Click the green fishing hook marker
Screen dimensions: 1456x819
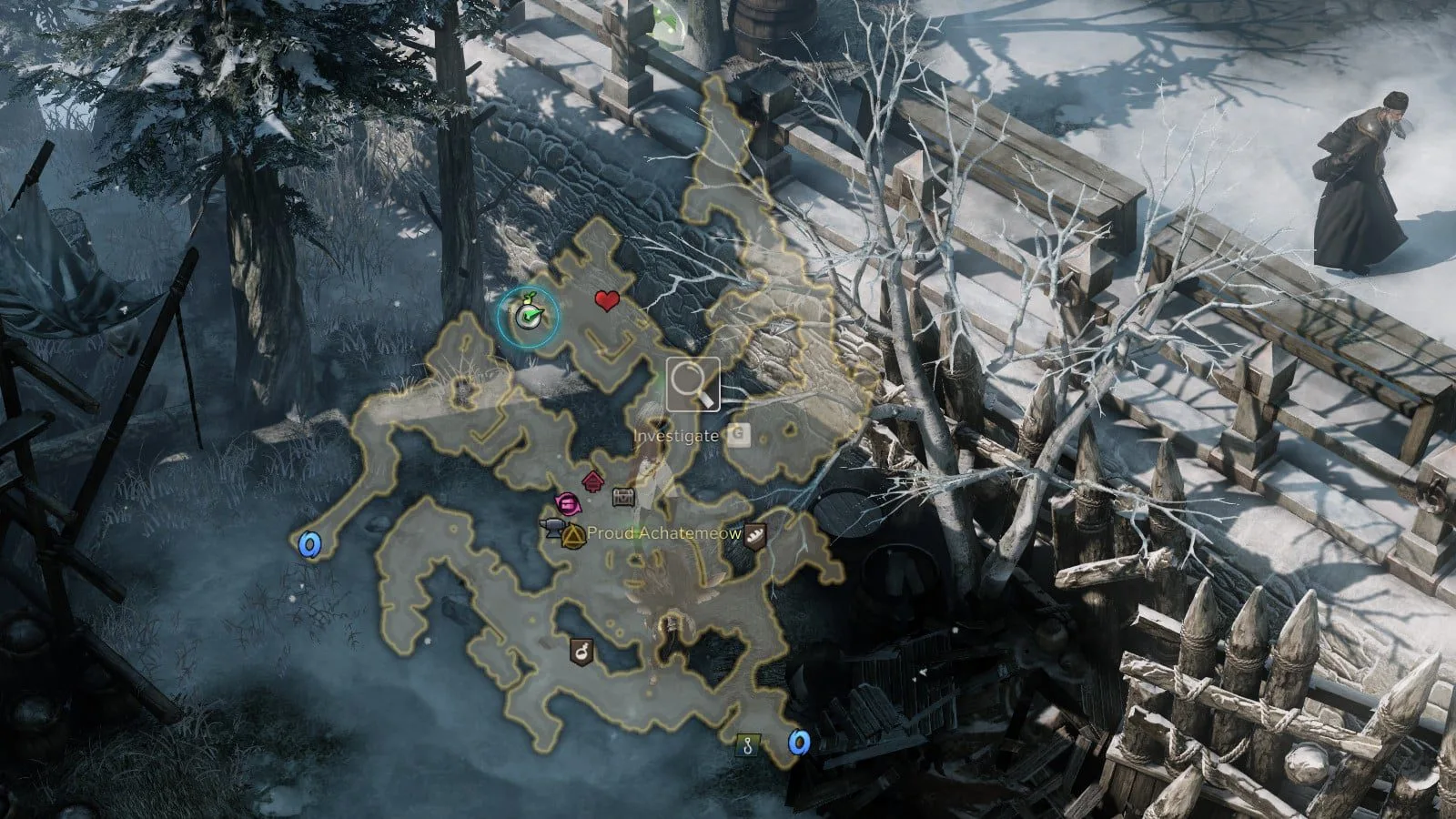(748, 745)
